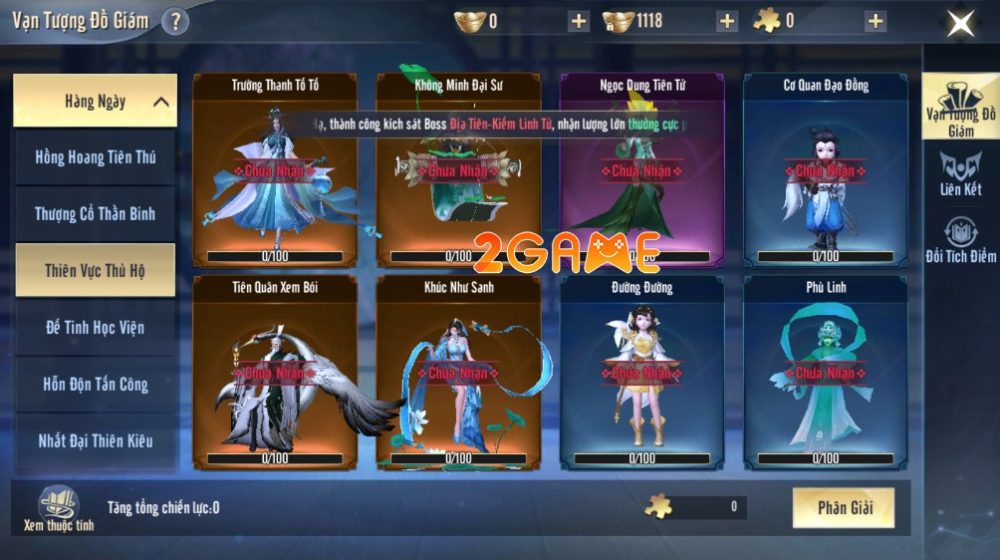This screenshot has width=1000, height=560.
Task: Select the Đường Đường character card
Action: click(x=642, y=372)
